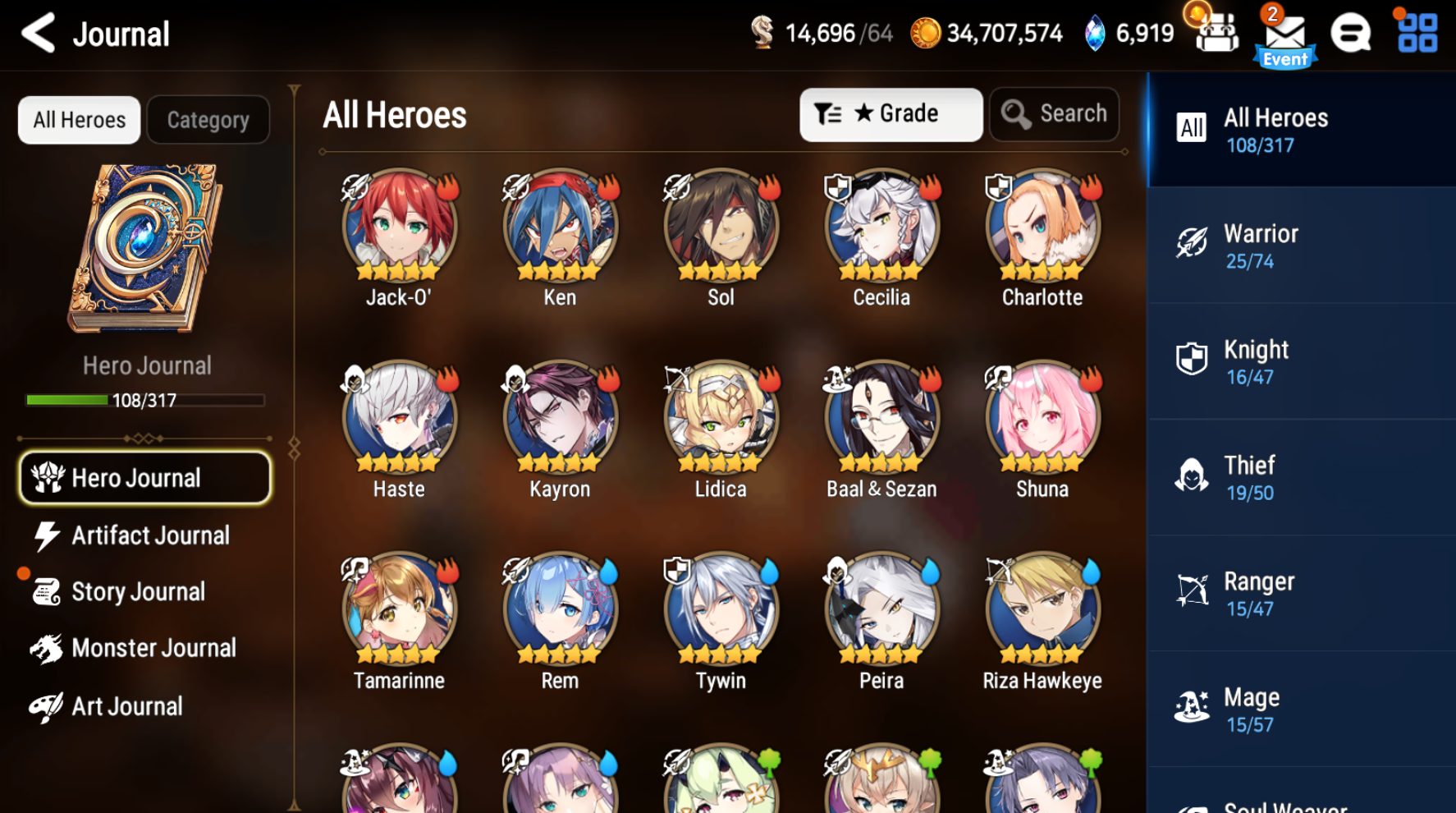This screenshot has height=813, width=1456.
Task: Filter heroes by Warrior class
Action: pyautogui.click(x=1299, y=245)
